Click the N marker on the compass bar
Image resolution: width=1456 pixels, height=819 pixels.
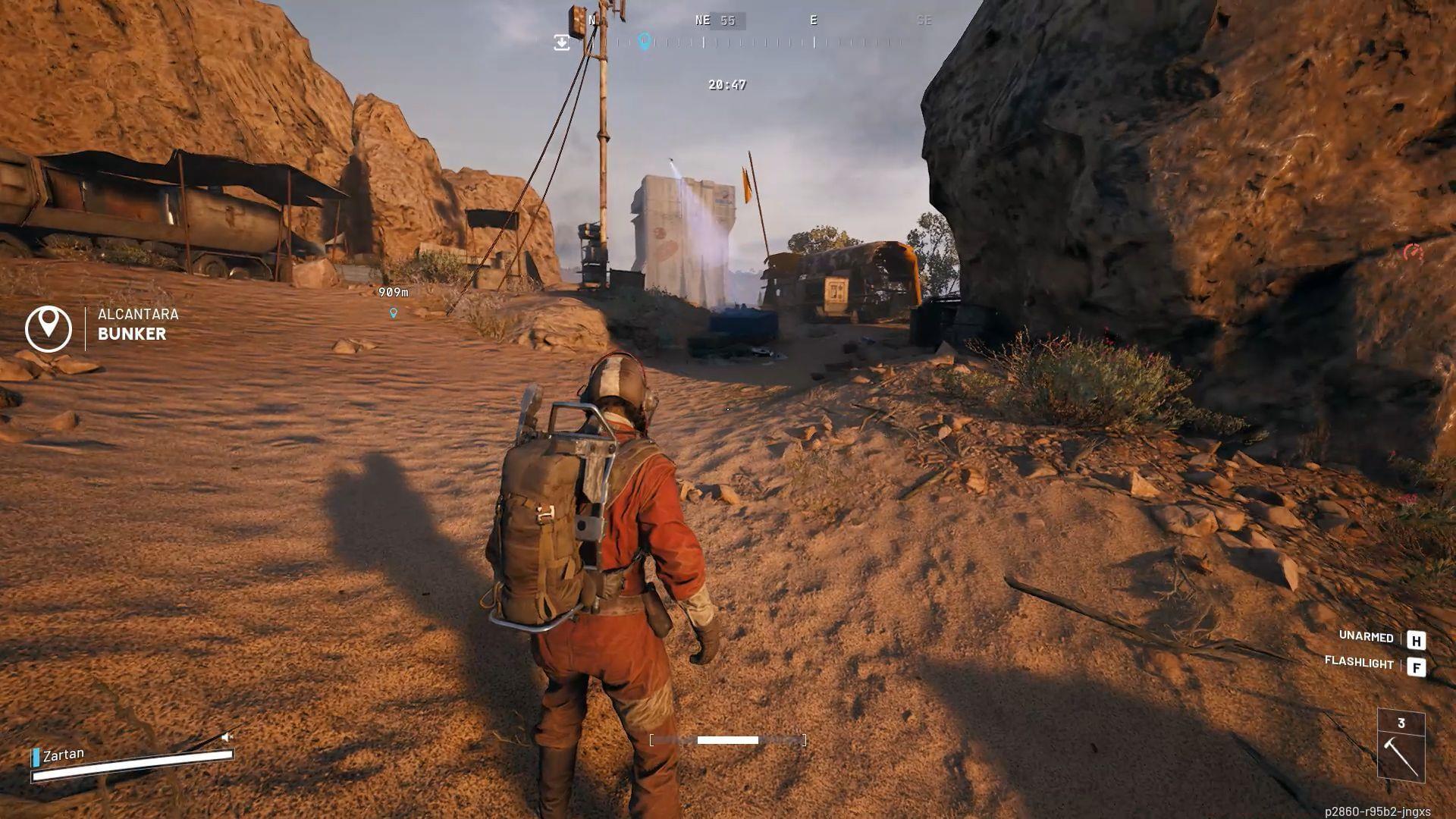tap(591, 20)
